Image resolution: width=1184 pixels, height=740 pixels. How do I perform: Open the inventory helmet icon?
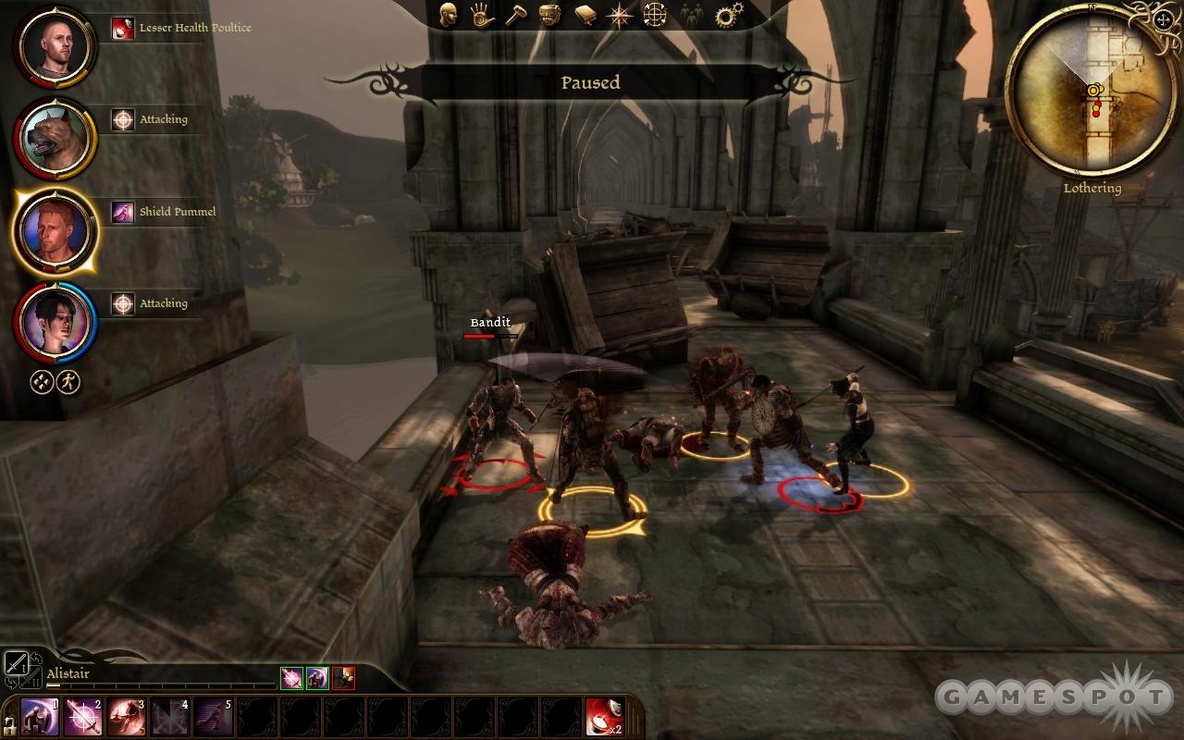coord(549,15)
